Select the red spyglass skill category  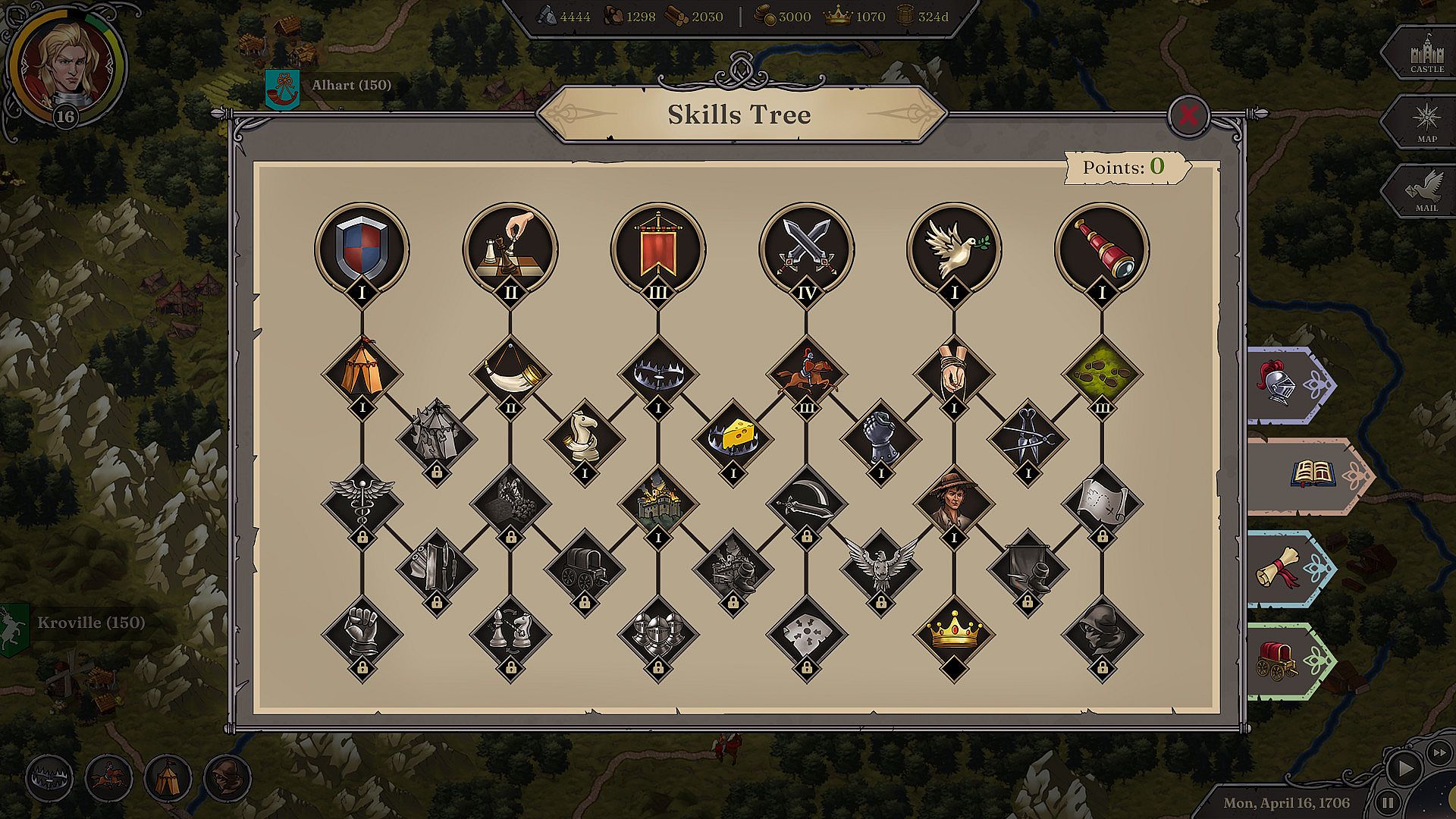click(x=1102, y=247)
